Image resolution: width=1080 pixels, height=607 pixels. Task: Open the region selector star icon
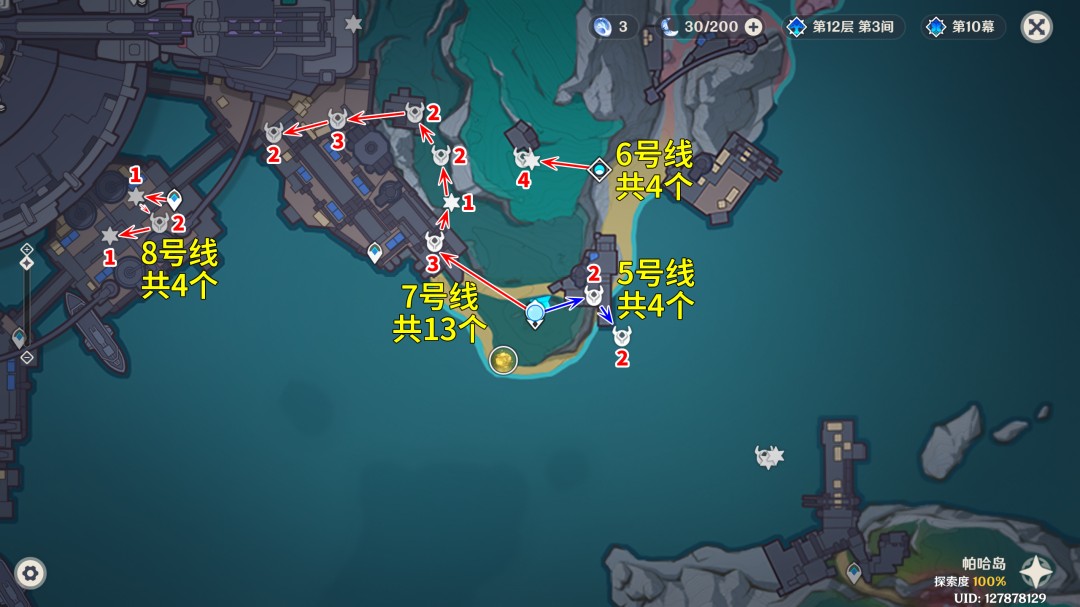click(1036, 571)
